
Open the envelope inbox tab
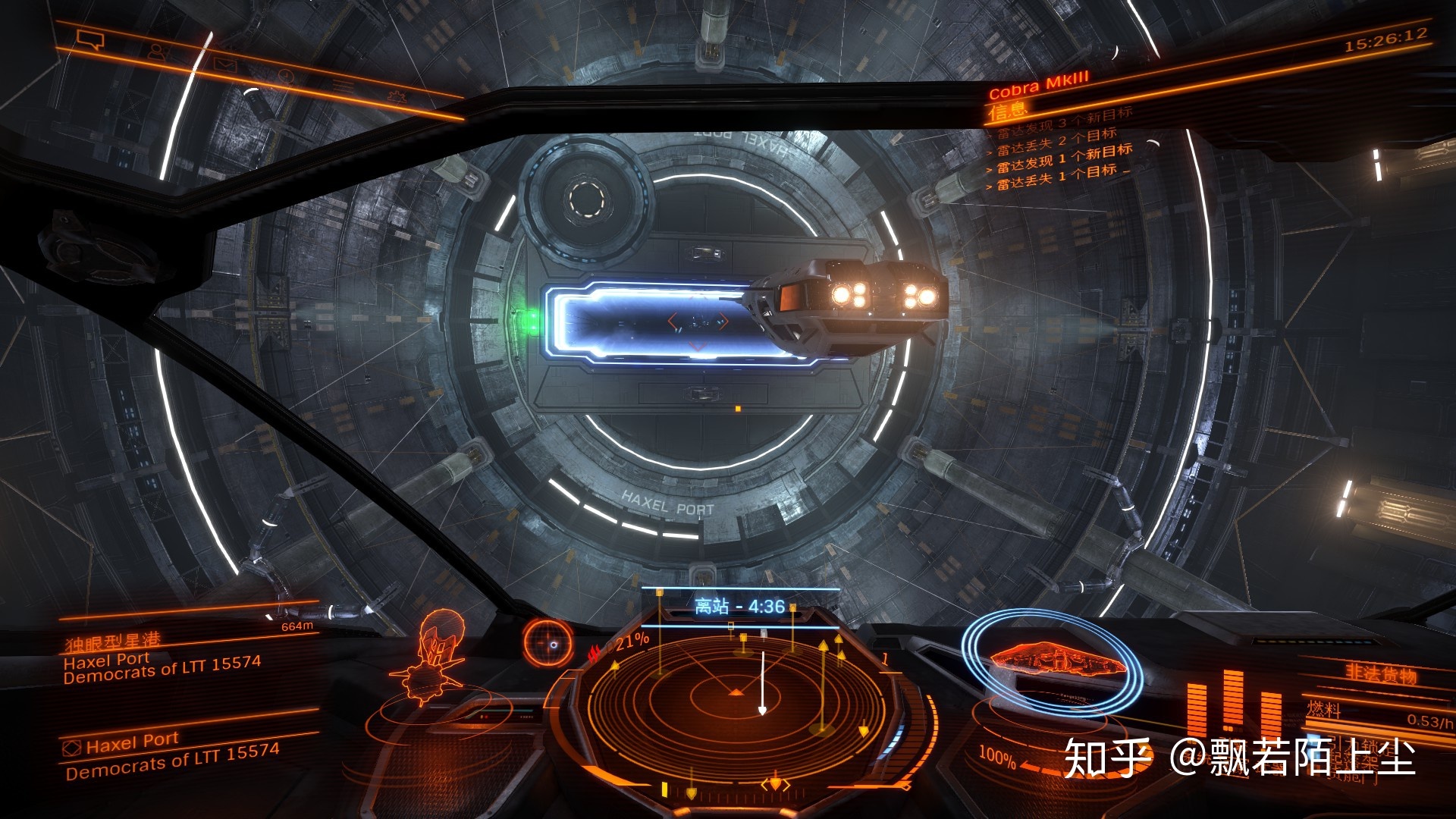pos(224,64)
